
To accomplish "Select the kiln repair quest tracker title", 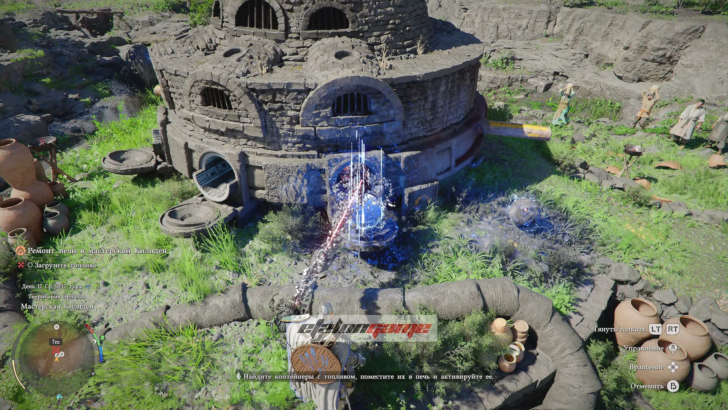I will (x=97, y=251).
